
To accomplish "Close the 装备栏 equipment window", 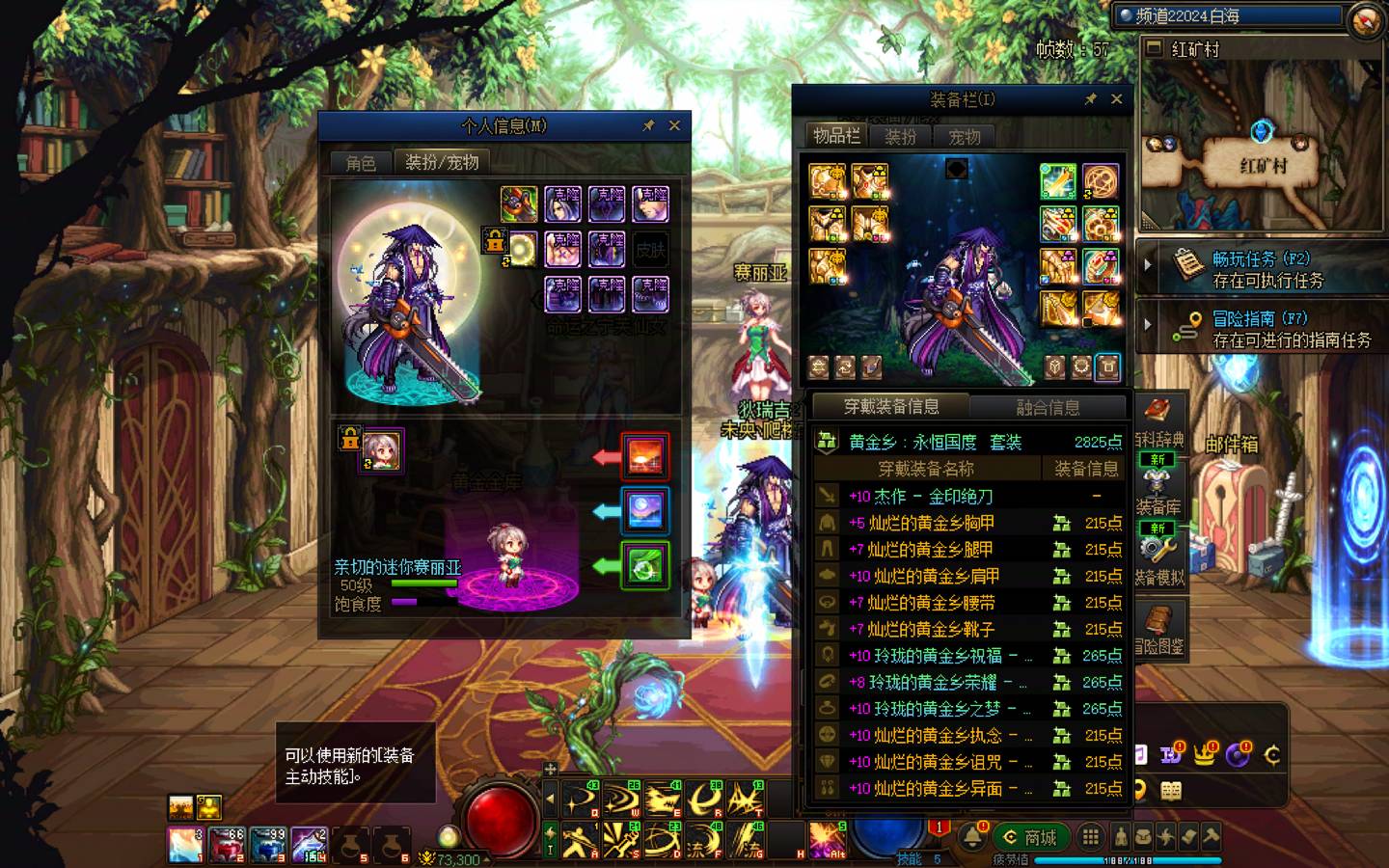I will tap(1116, 99).
